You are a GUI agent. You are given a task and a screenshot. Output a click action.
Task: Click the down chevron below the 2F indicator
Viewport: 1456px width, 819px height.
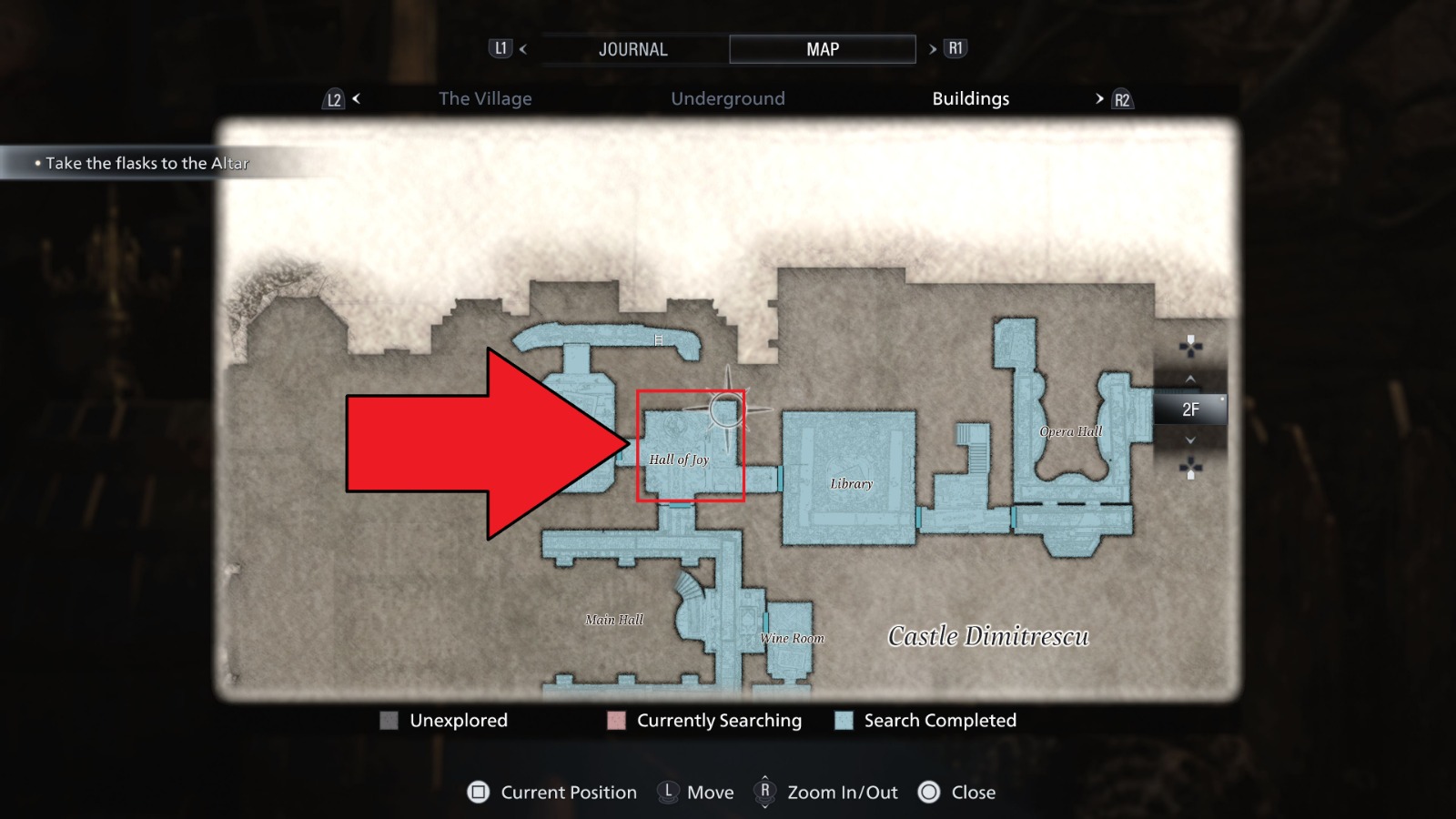pyautogui.click(x=1190, y=440)
